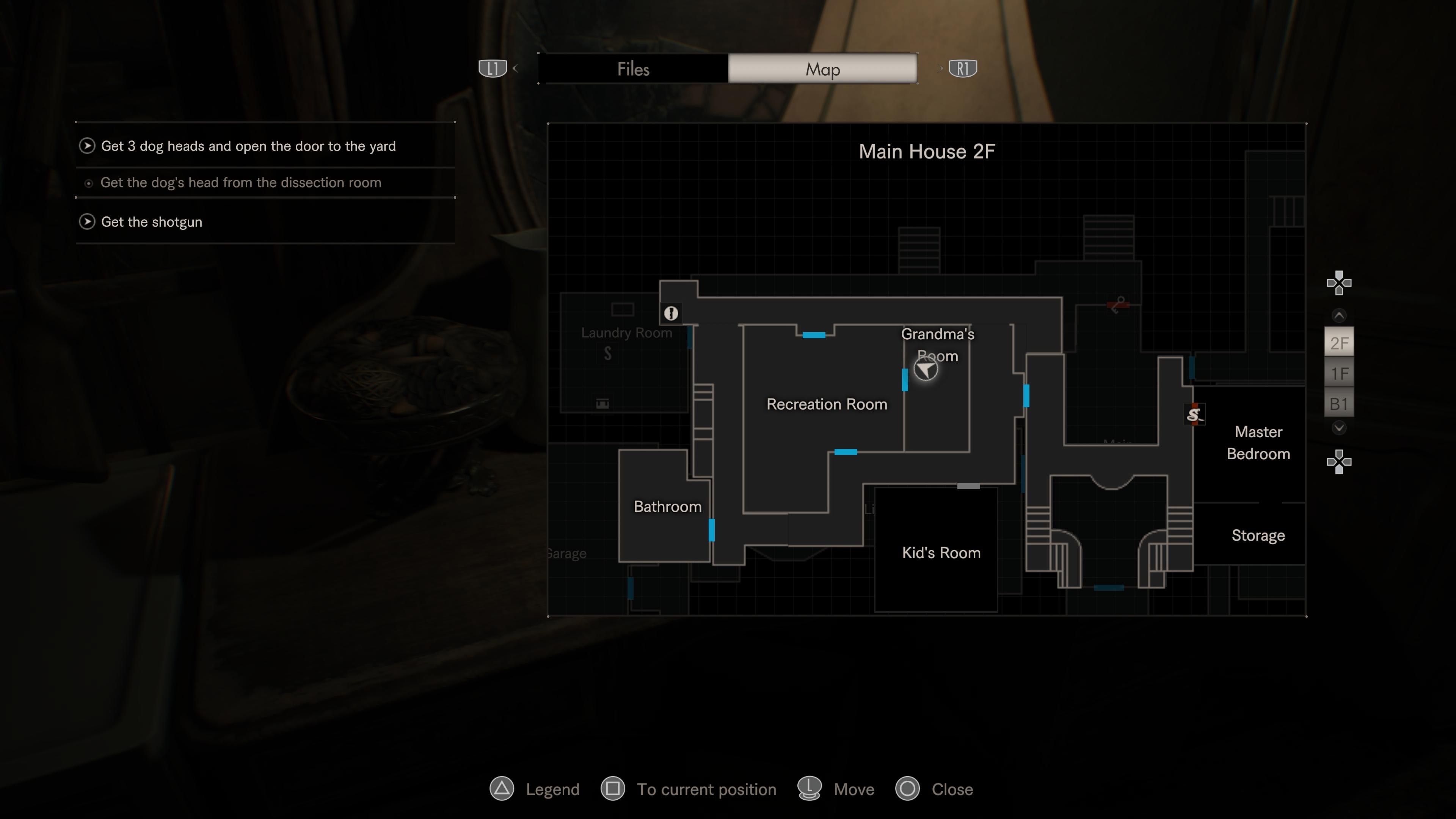Viewport: 1456px width, 819px height.
Task: Click the exclamation point map marker
Action: tap(671, 313)
